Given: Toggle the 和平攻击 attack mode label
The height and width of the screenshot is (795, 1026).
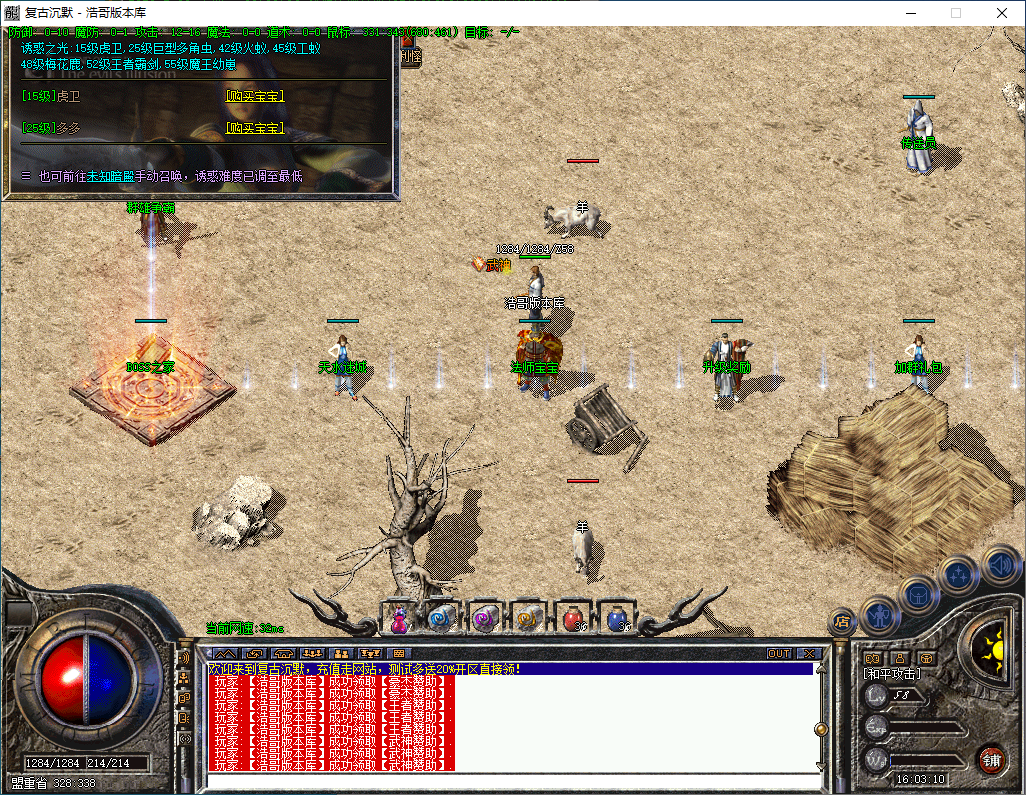Looking at the screenshot, I should [x=892, y=674].
